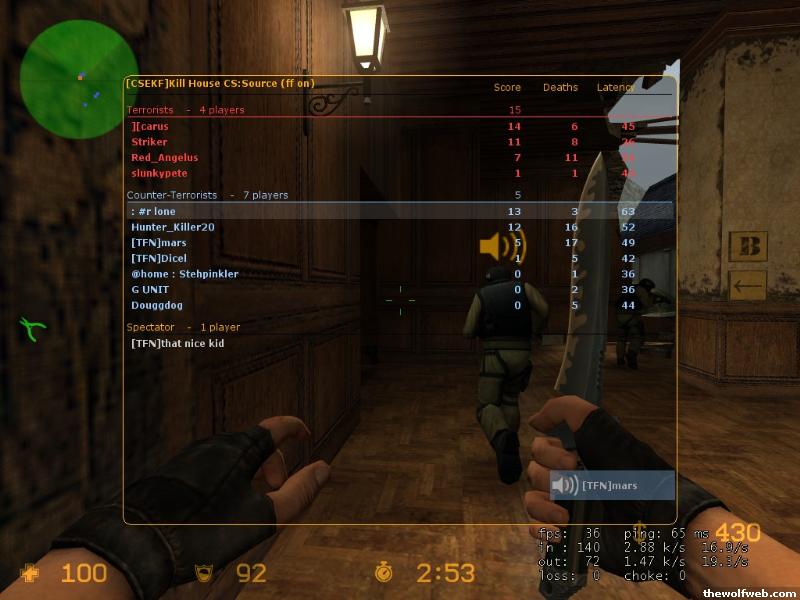Click the [TFN]Dicel player row
The height and width of the screenshot is (600, 800).
(x=158, y=258)
